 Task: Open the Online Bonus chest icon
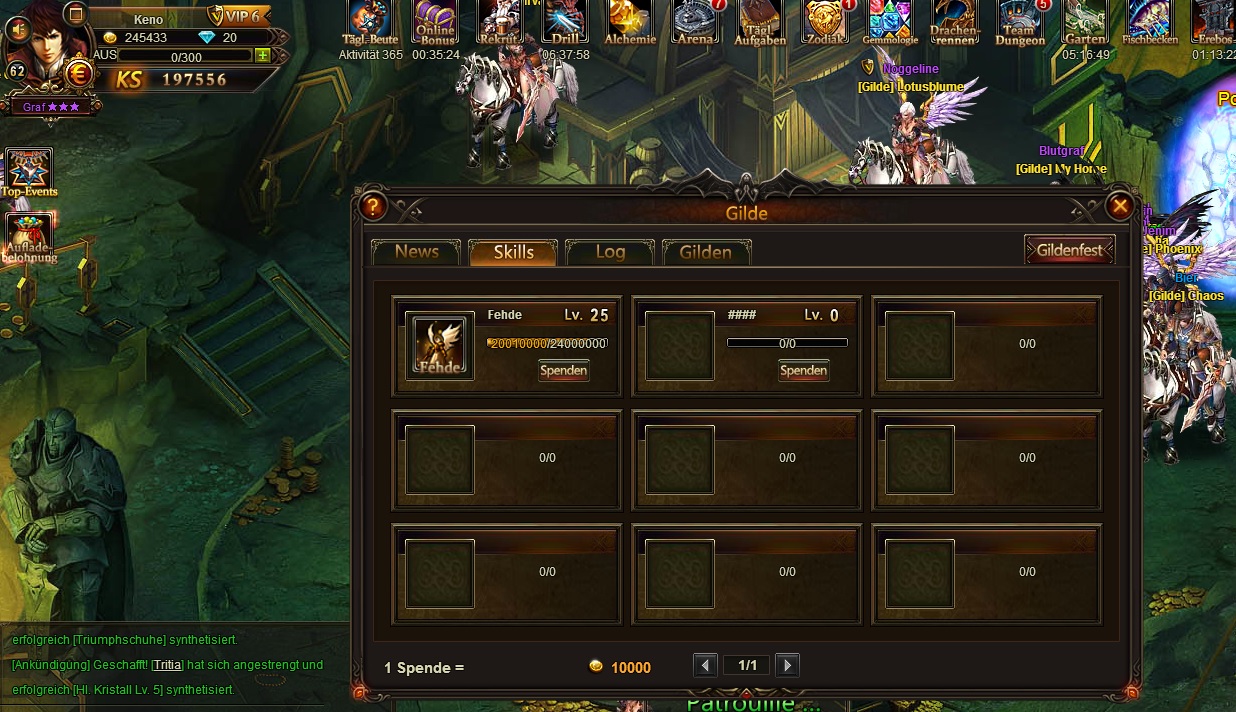pos(436,22)
